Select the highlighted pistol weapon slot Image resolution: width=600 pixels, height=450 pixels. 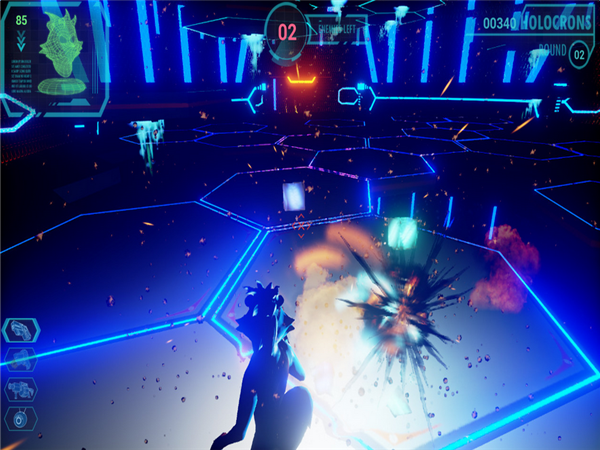[21, 331]
